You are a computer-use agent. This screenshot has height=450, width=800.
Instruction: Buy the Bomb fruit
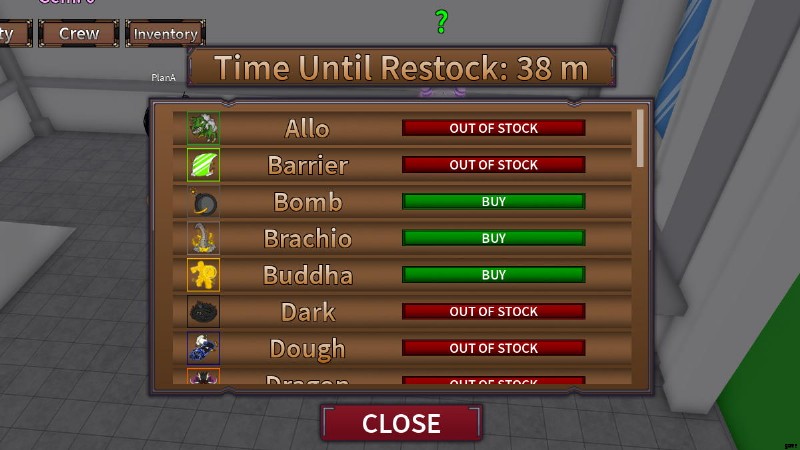point(493,201)
